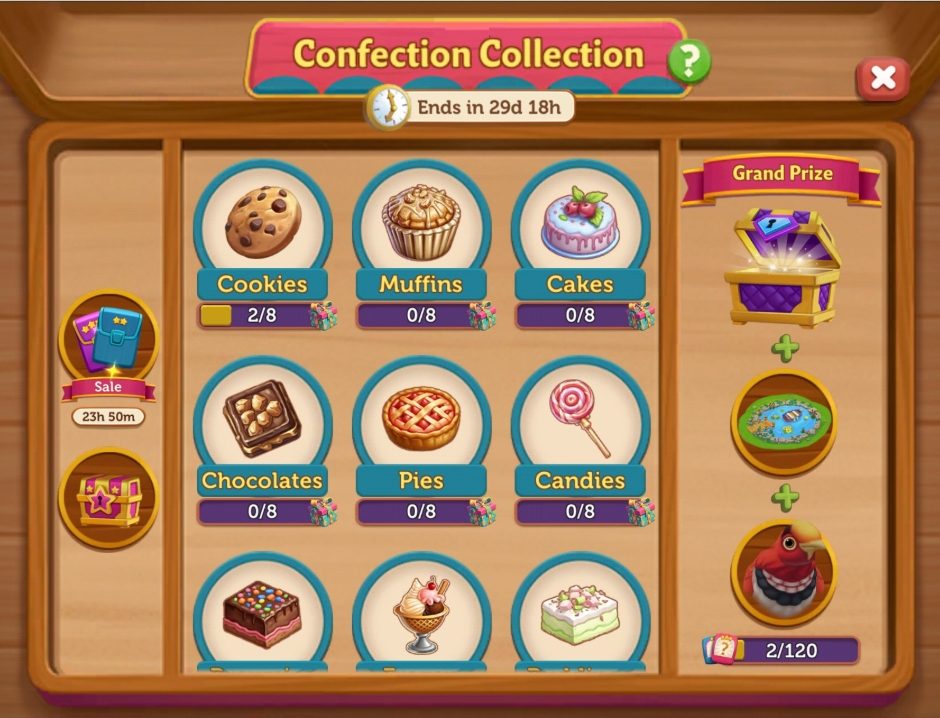The width and height of the screenshot is (940, 718).
Task: Click the Candies reward gift icon
Action: pos(641,512)
